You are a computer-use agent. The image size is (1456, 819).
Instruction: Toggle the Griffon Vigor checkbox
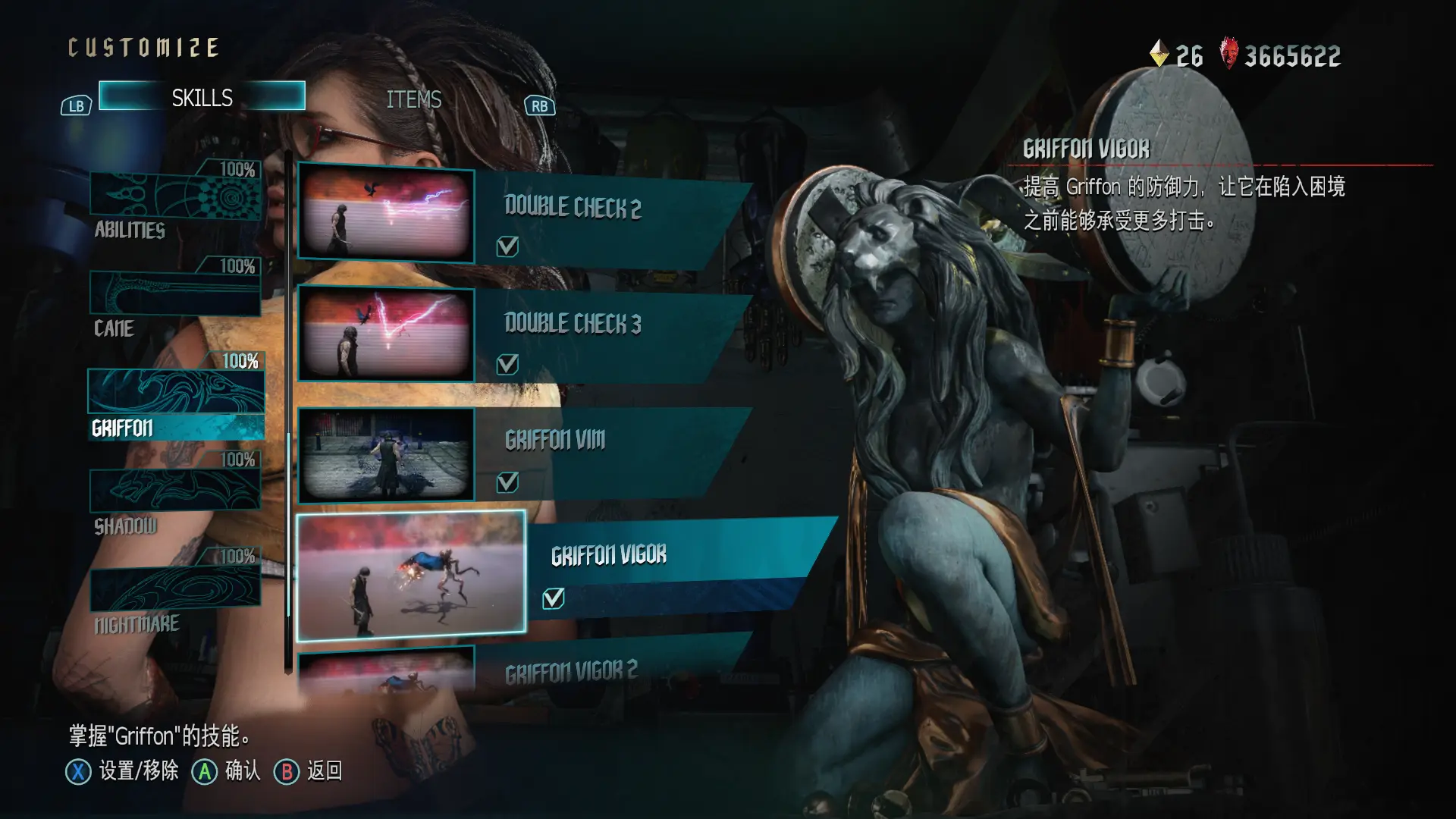[554, 599]
